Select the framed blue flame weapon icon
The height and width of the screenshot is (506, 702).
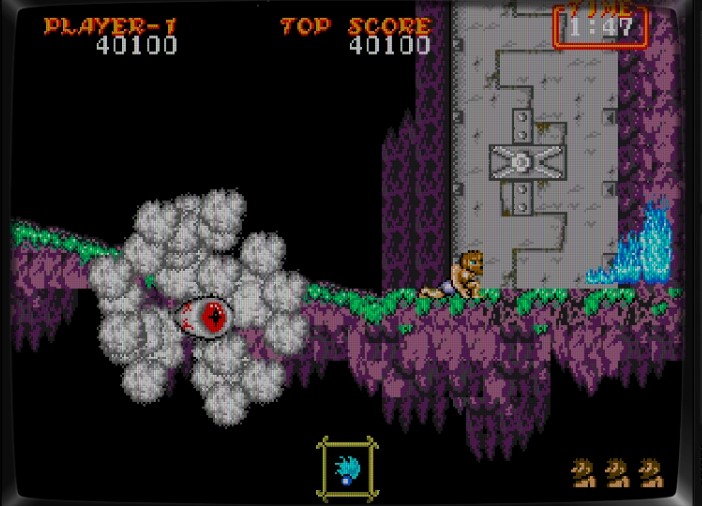pyautogui.click(x=347, y=468)
